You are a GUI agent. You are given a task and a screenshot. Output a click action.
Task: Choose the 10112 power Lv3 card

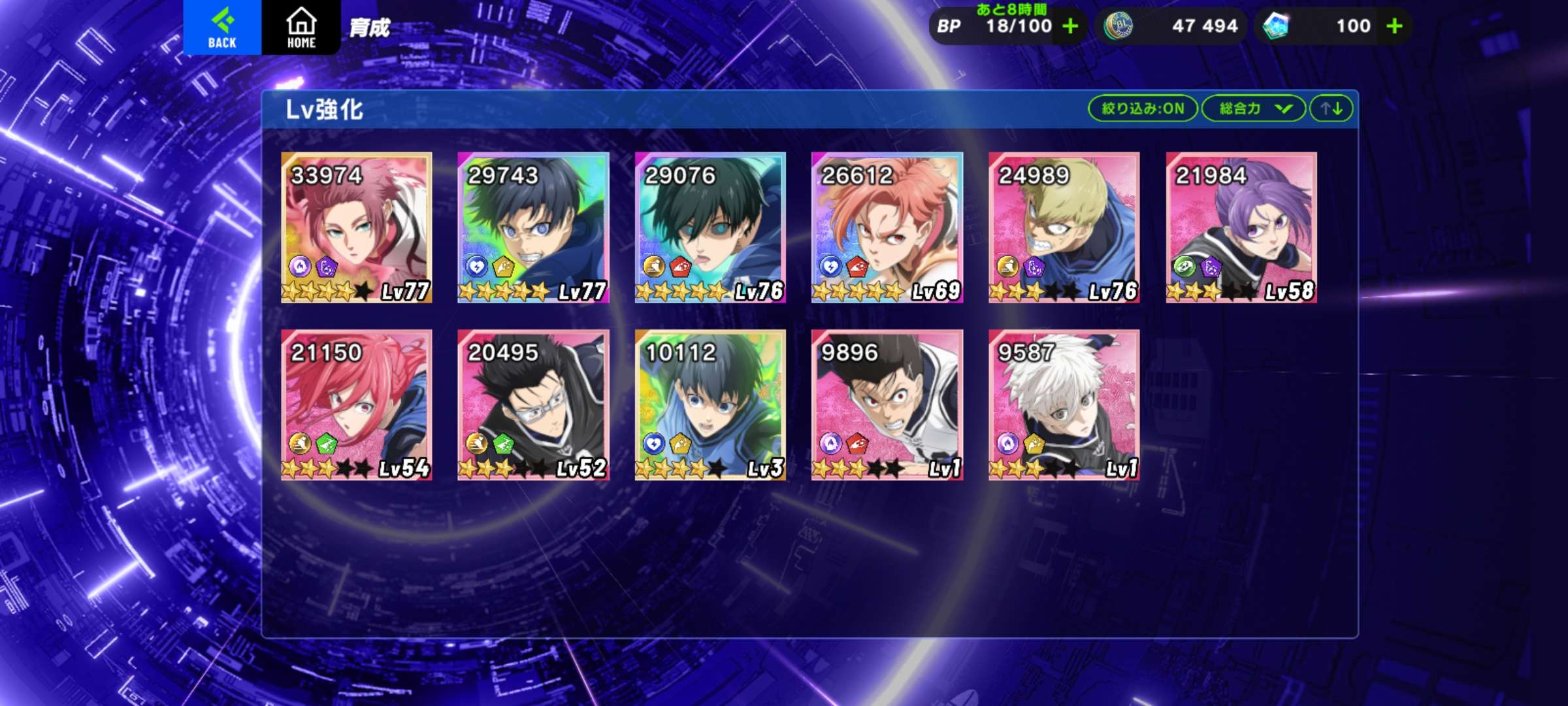710,405
